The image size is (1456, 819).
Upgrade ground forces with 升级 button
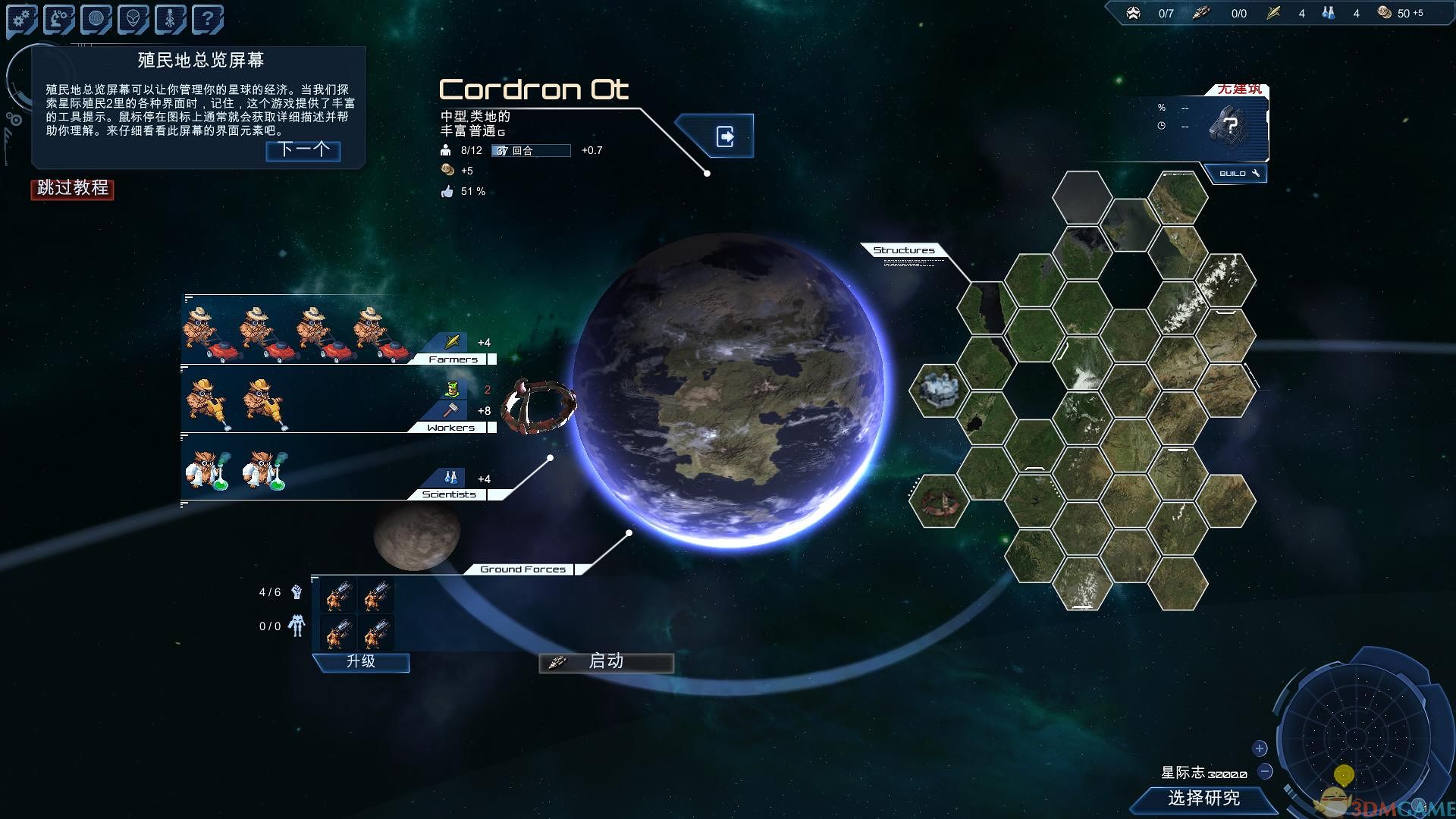pyautogui.click(x=361, y=662)
